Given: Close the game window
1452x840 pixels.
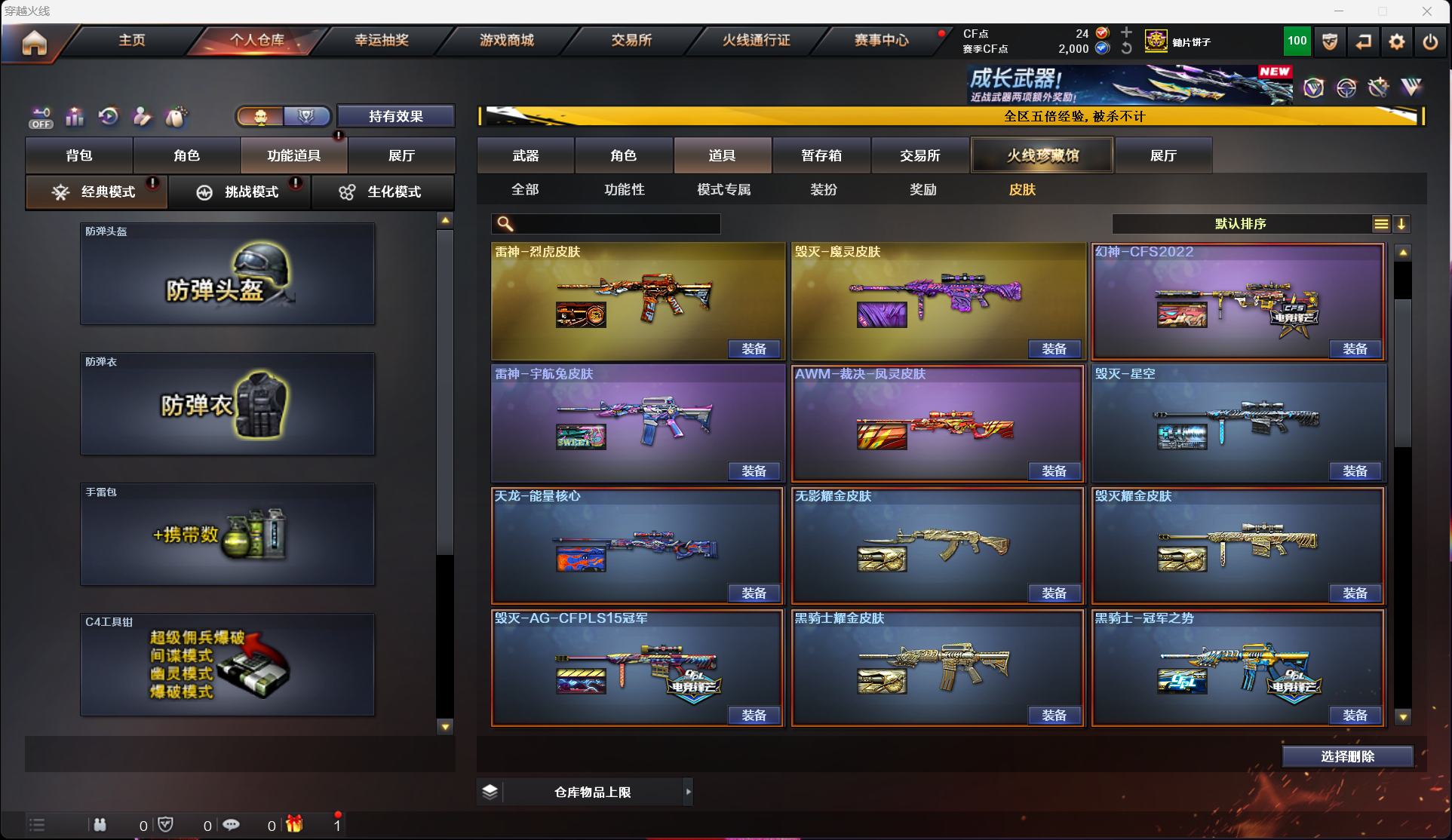Looking at the screenshot, I should (1426, 11).
